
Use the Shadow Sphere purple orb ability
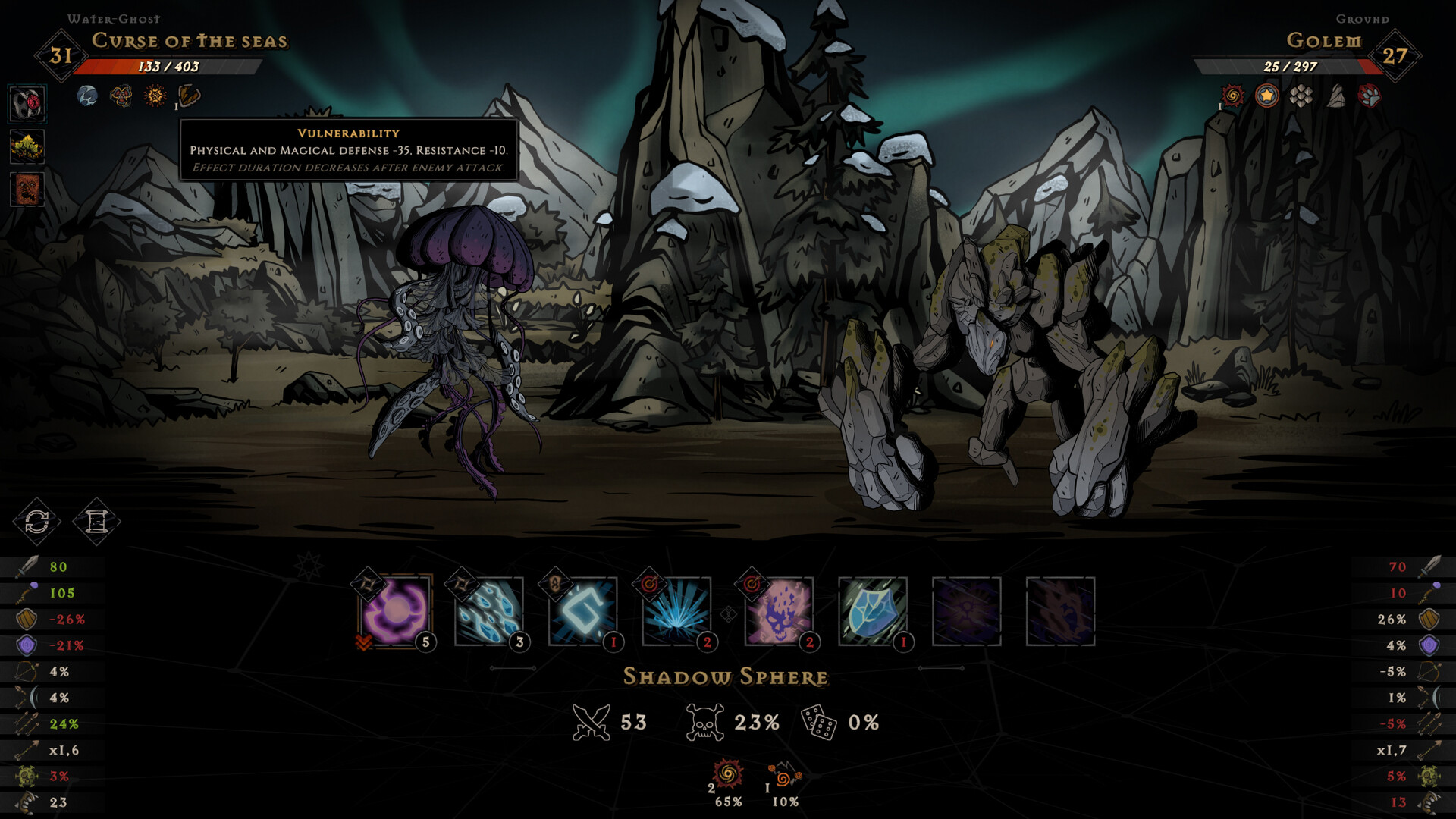395,610
